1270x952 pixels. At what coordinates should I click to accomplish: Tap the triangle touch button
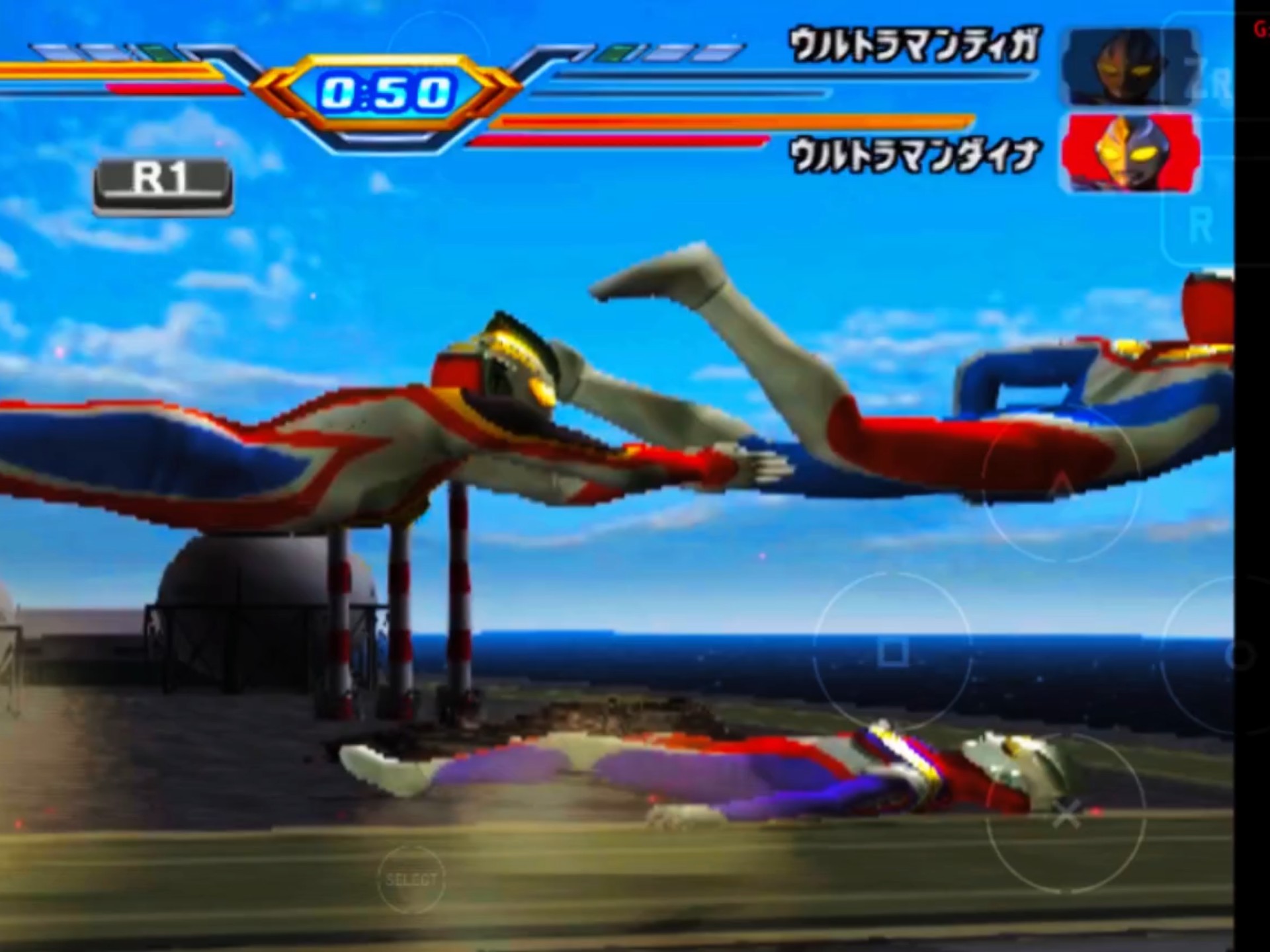click(x=1060, y=486)
